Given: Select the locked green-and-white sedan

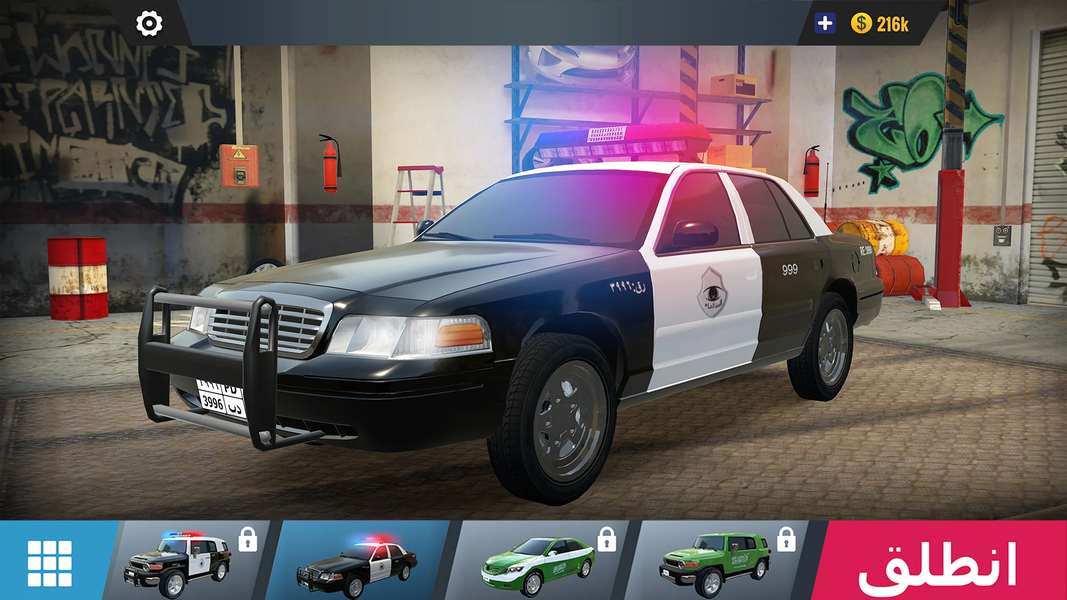Looking at the screenshot, I should point(537,561).
